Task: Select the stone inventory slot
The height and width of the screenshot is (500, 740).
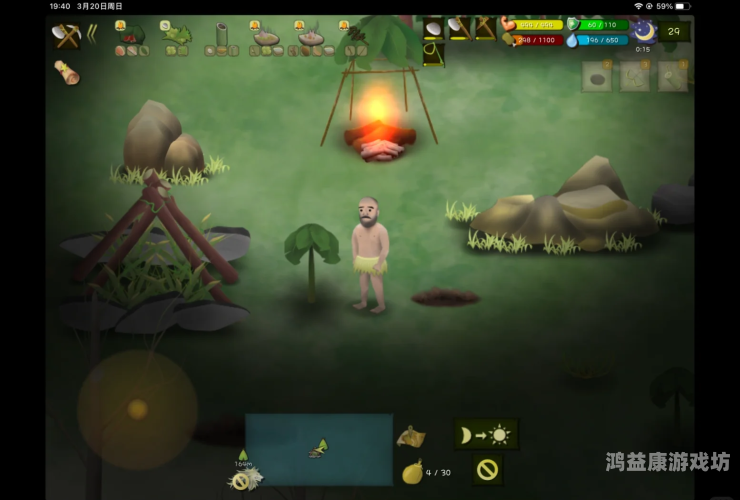Action: [x=597, y=78]
